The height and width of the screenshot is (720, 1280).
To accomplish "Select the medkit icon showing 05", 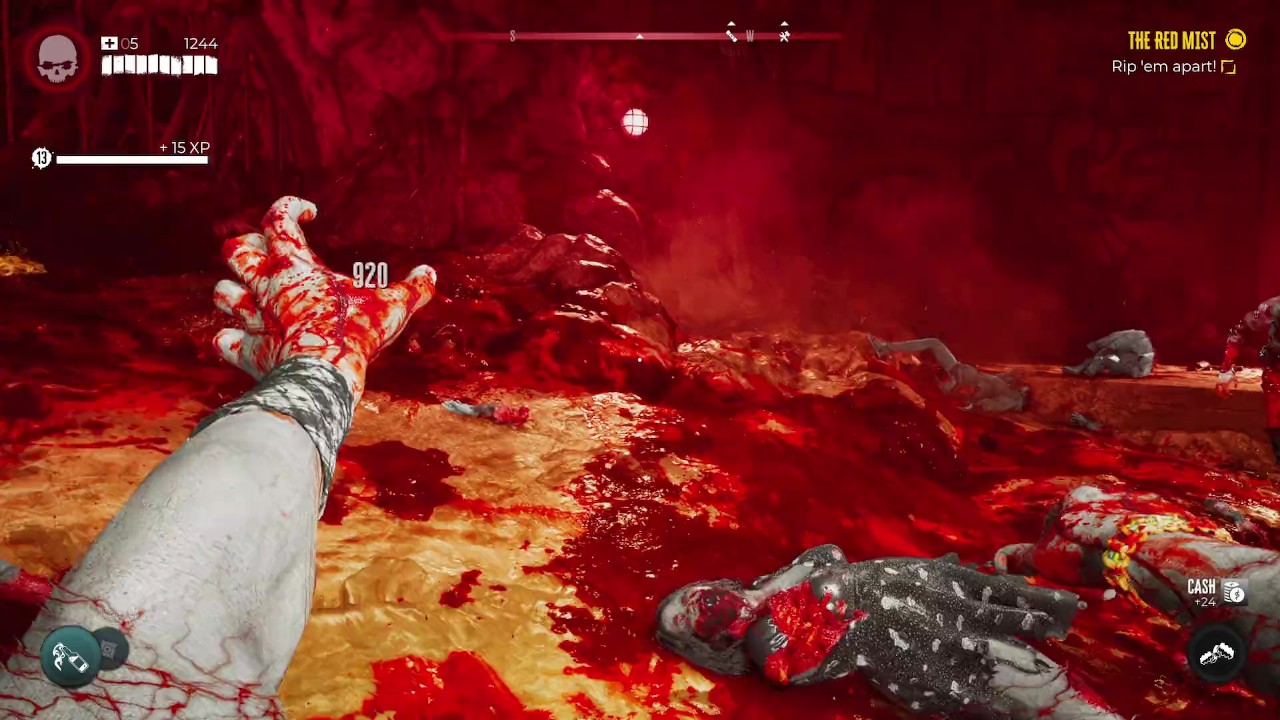I will tap(121, 43).
